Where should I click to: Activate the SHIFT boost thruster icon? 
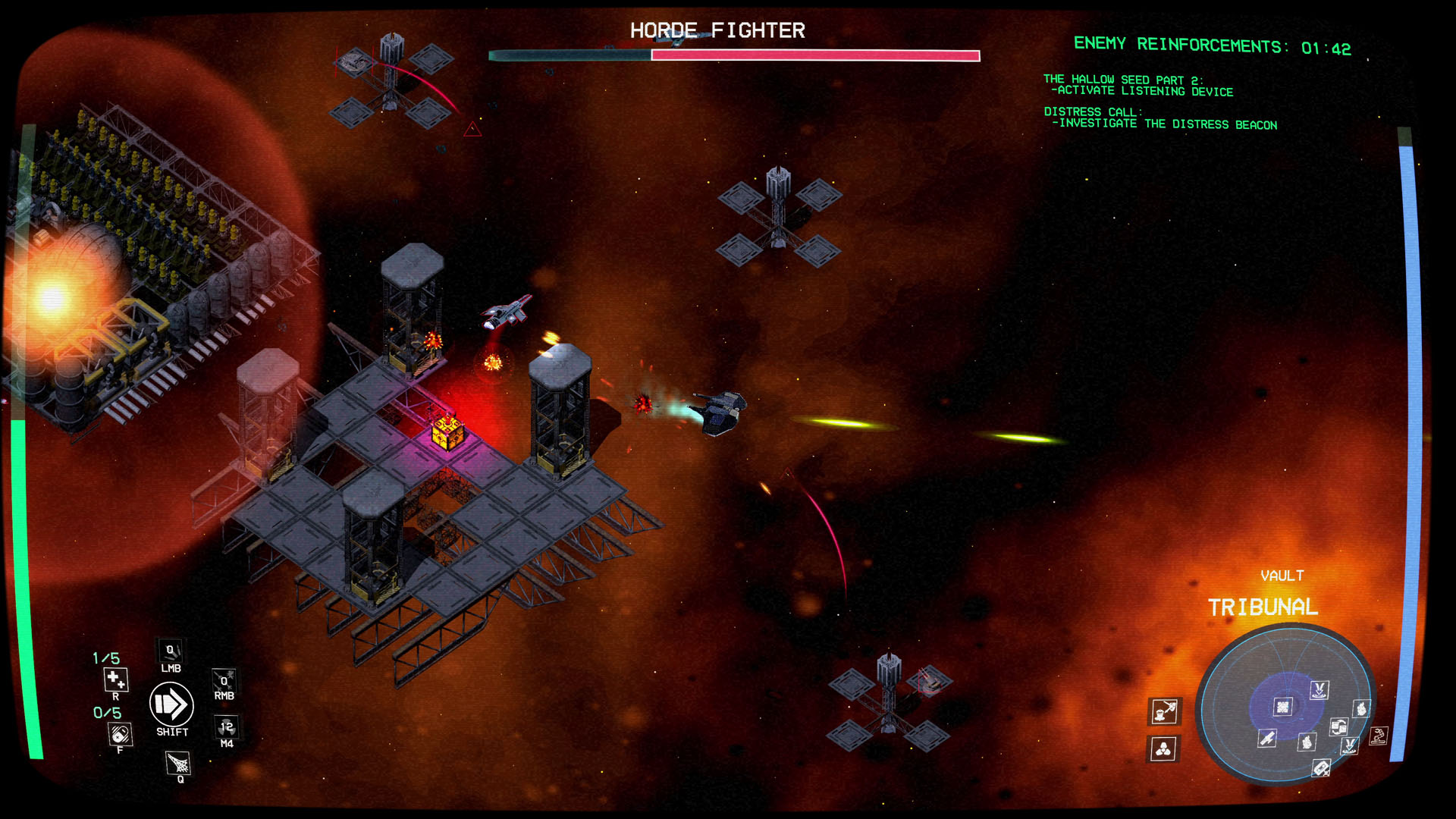tap(171, 704)
